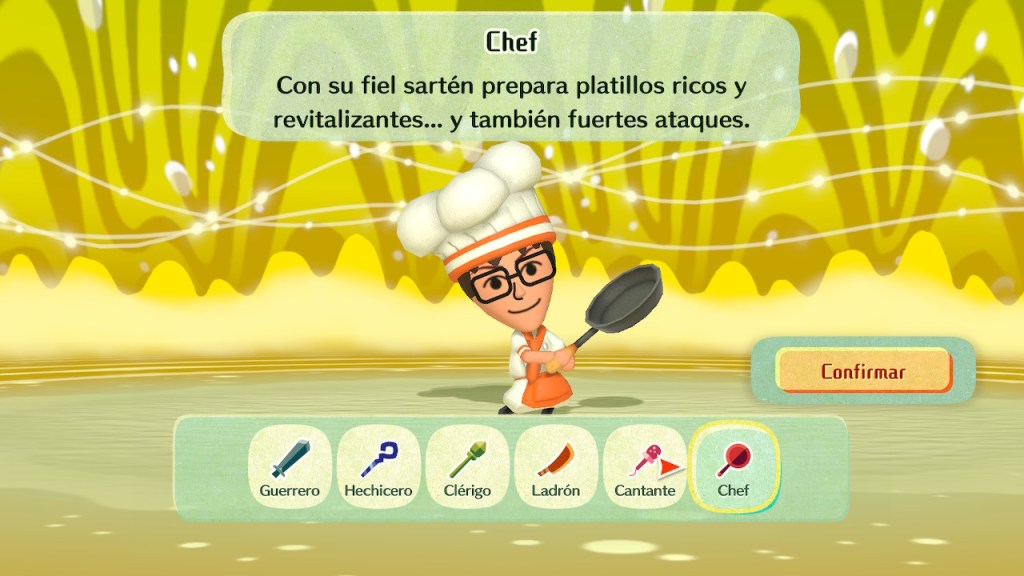Choose the Hechicero job option
This screenshot has width=1024, height=576.
(x=378, y=467)
